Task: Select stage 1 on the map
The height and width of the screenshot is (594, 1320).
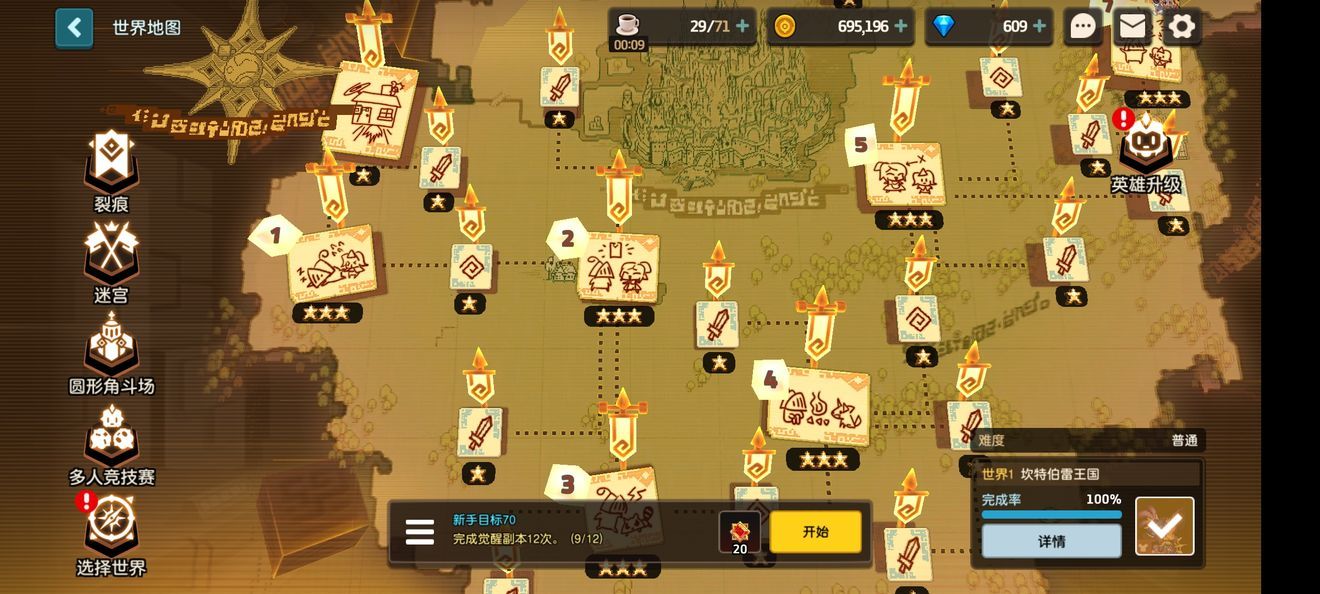Action: [x=333, y=264]
